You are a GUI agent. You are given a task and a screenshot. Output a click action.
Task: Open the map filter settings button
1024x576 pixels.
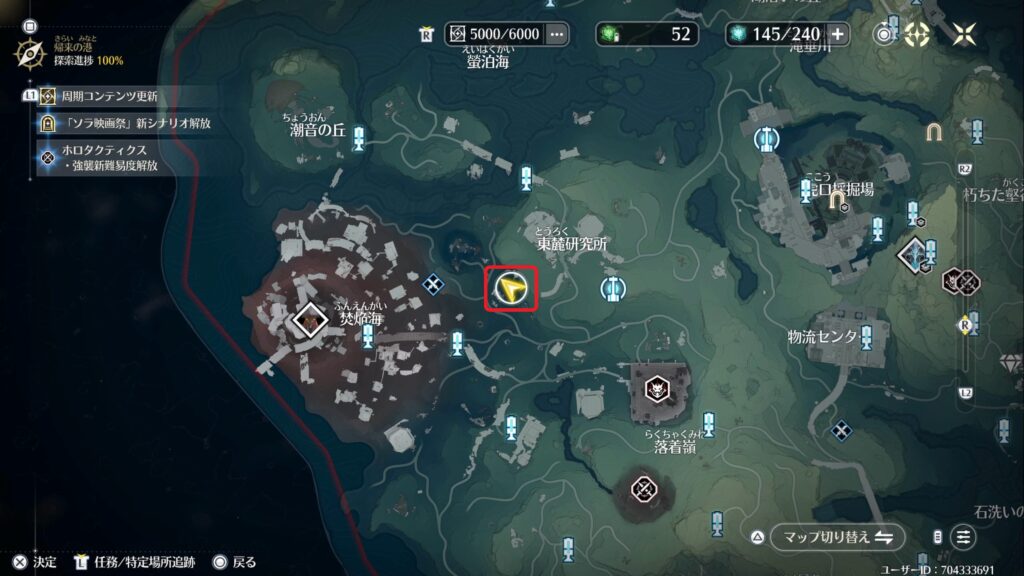[x=963, y=537]
